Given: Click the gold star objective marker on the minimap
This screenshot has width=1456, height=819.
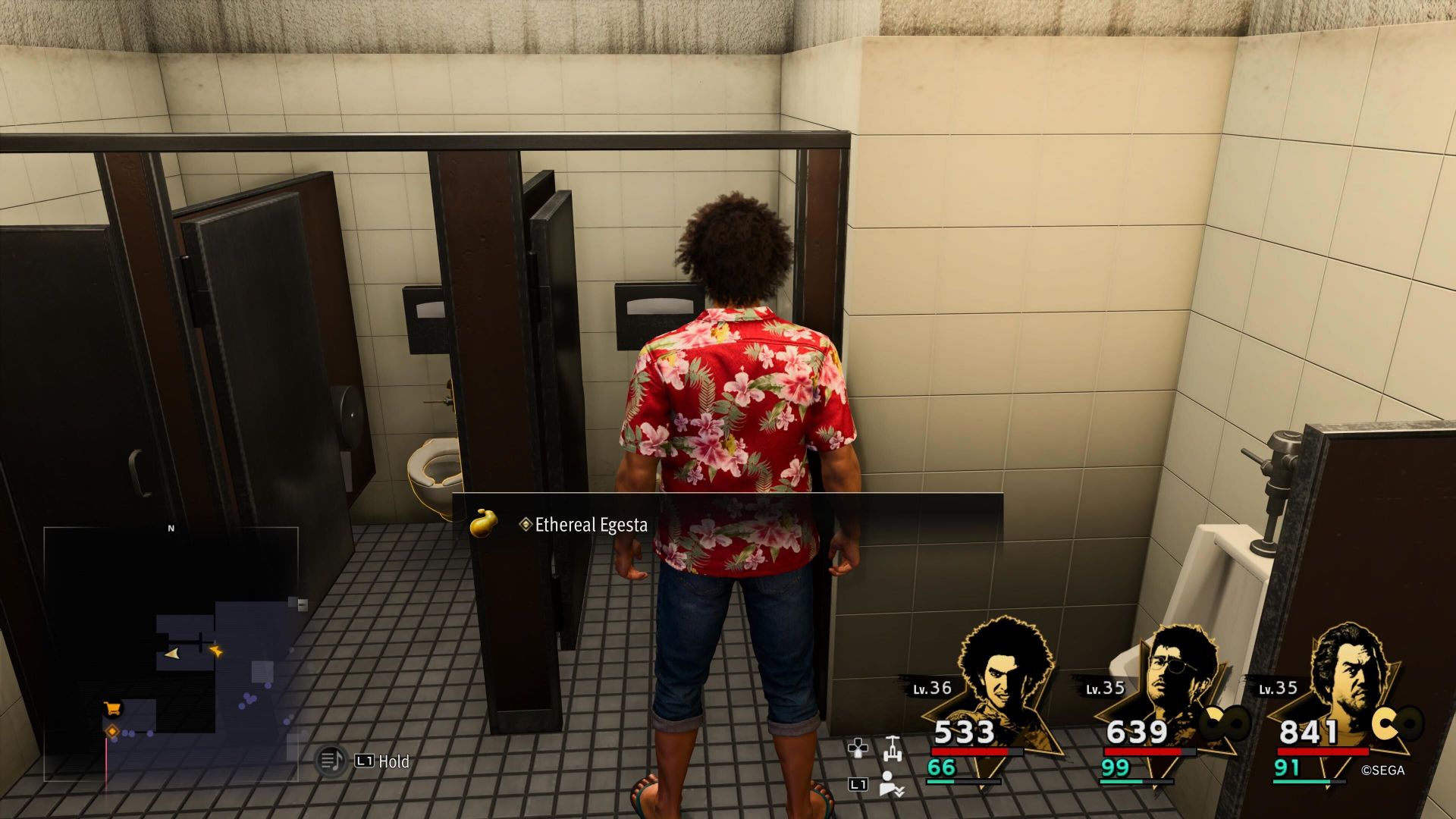Looking at the screenshot, I should pos(217,651).
